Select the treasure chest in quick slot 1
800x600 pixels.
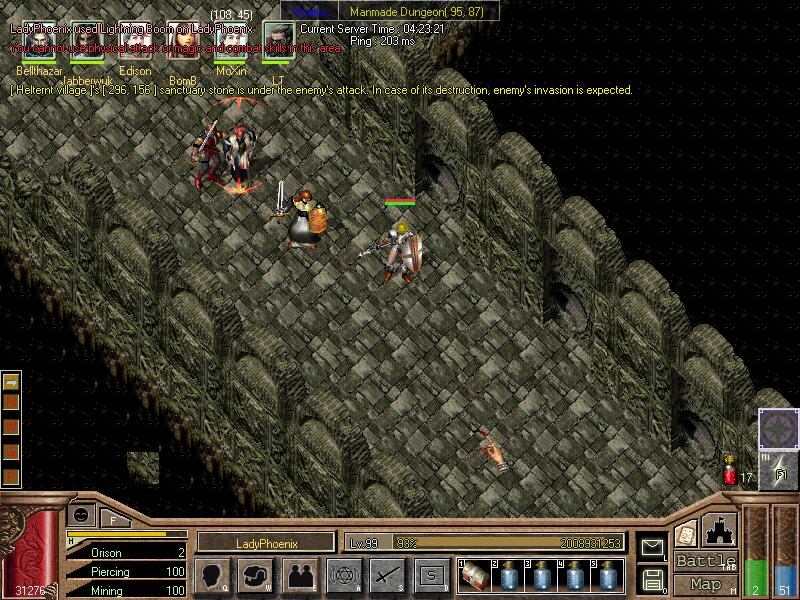pyautogui.click(x=474, y=575)
